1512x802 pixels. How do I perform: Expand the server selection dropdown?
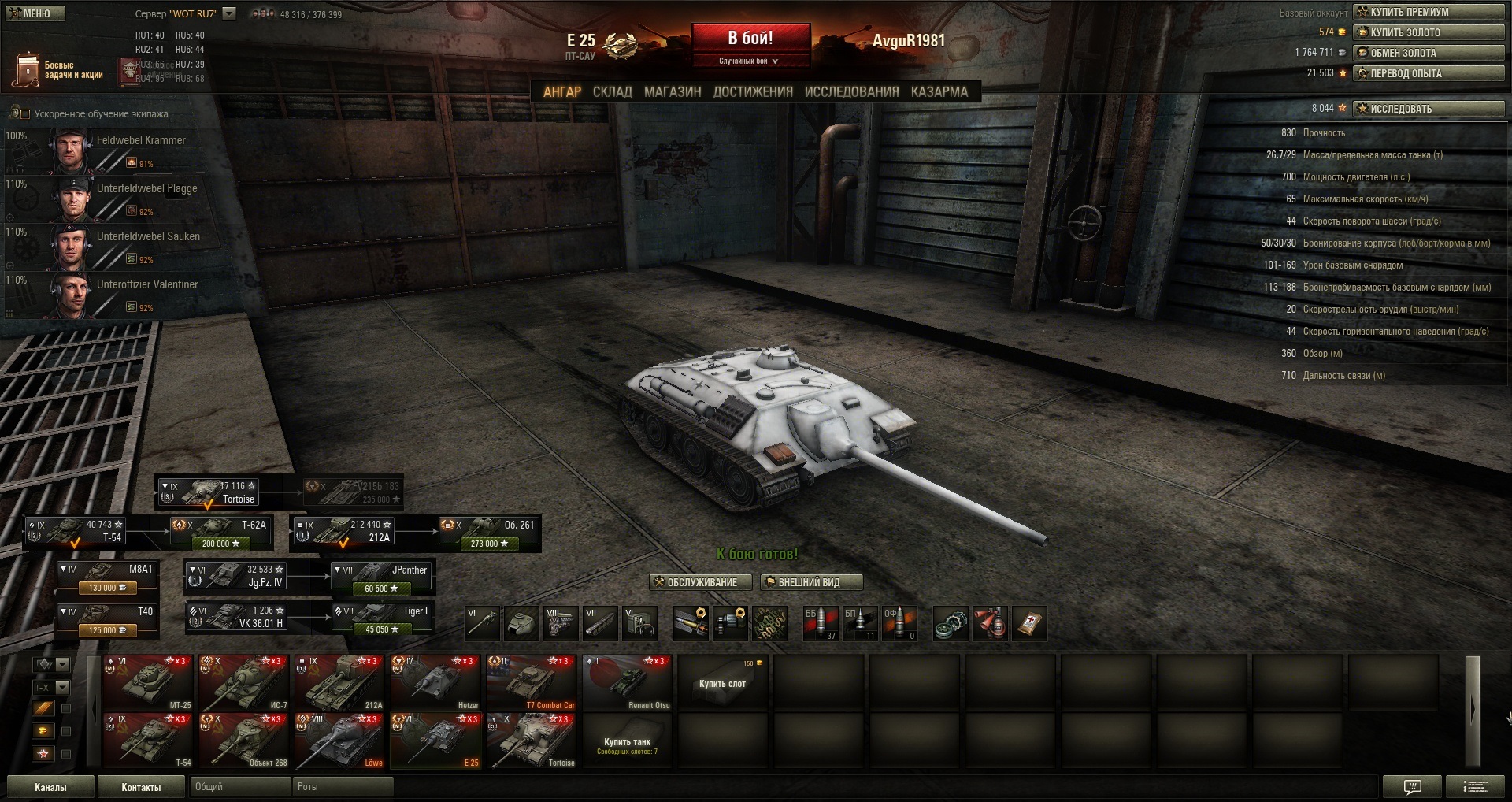pos(229,13)
